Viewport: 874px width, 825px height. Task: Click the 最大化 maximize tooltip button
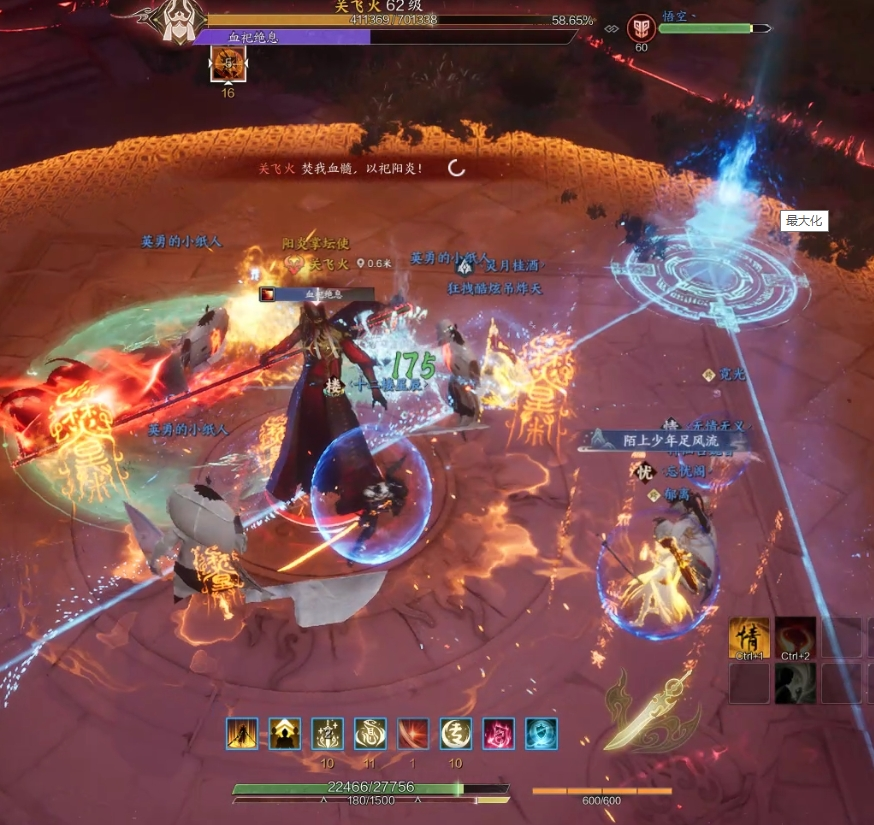click(x=804, y=221)
